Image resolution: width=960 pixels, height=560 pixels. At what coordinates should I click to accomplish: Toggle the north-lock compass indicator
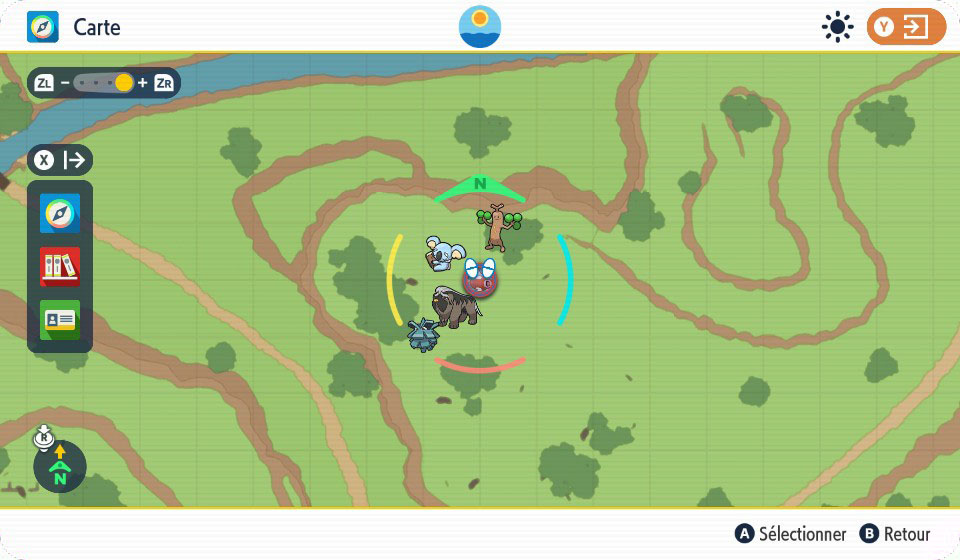coord(60,467)
